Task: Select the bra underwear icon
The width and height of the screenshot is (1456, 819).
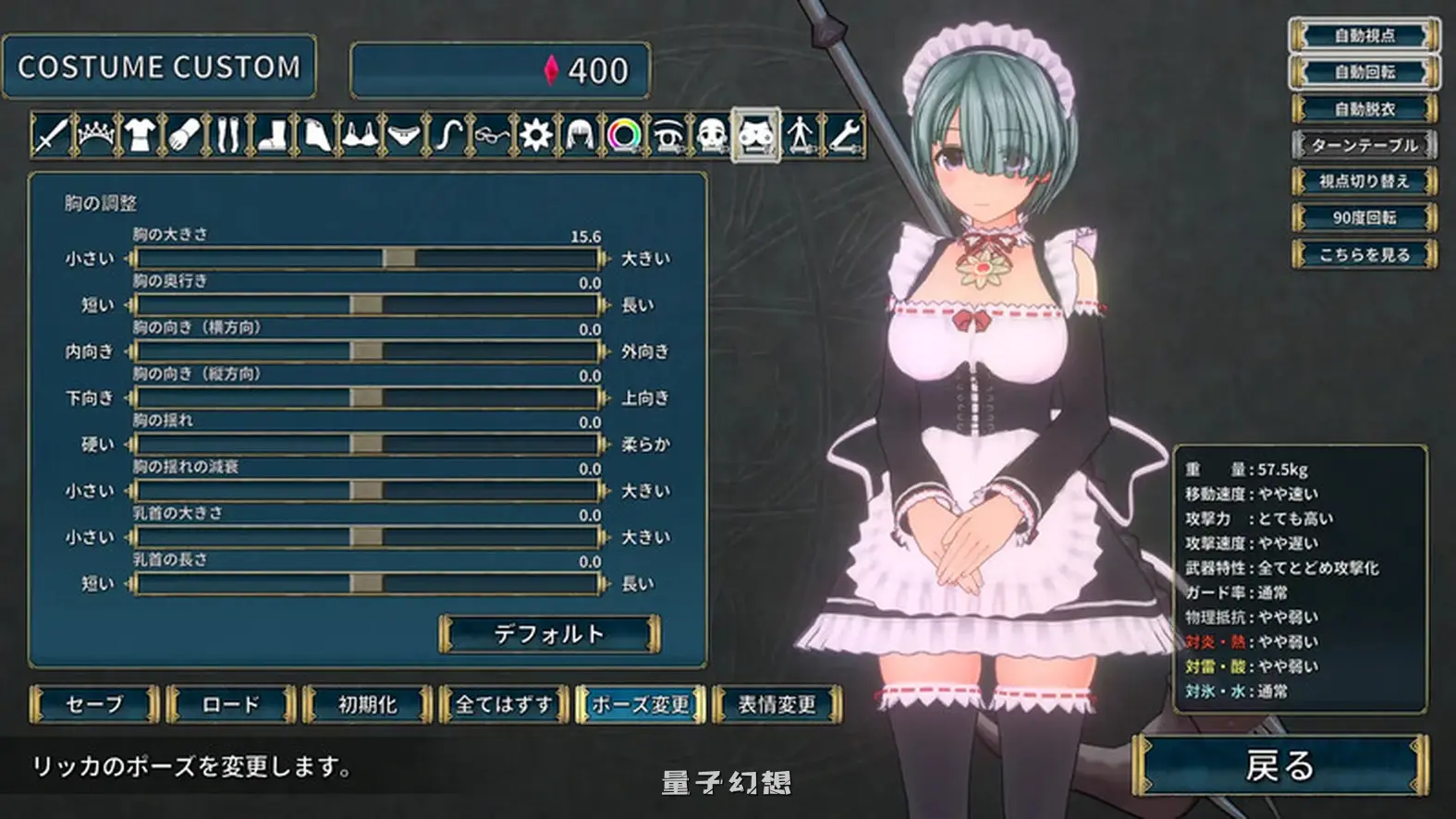Action: pyautogui.click(x=361, y=139)
